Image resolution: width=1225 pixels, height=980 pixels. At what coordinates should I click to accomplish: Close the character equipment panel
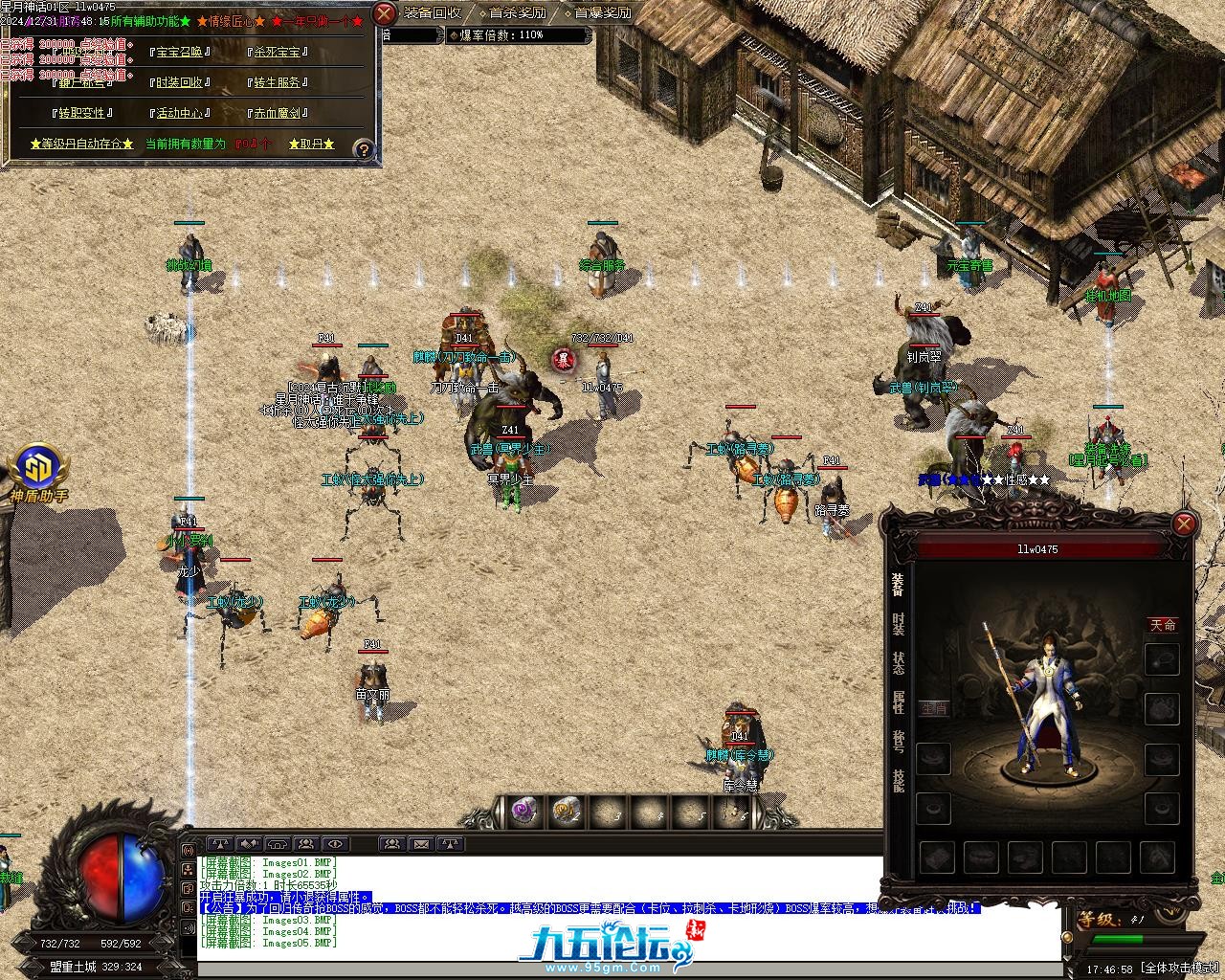[x=1184, y=523]
